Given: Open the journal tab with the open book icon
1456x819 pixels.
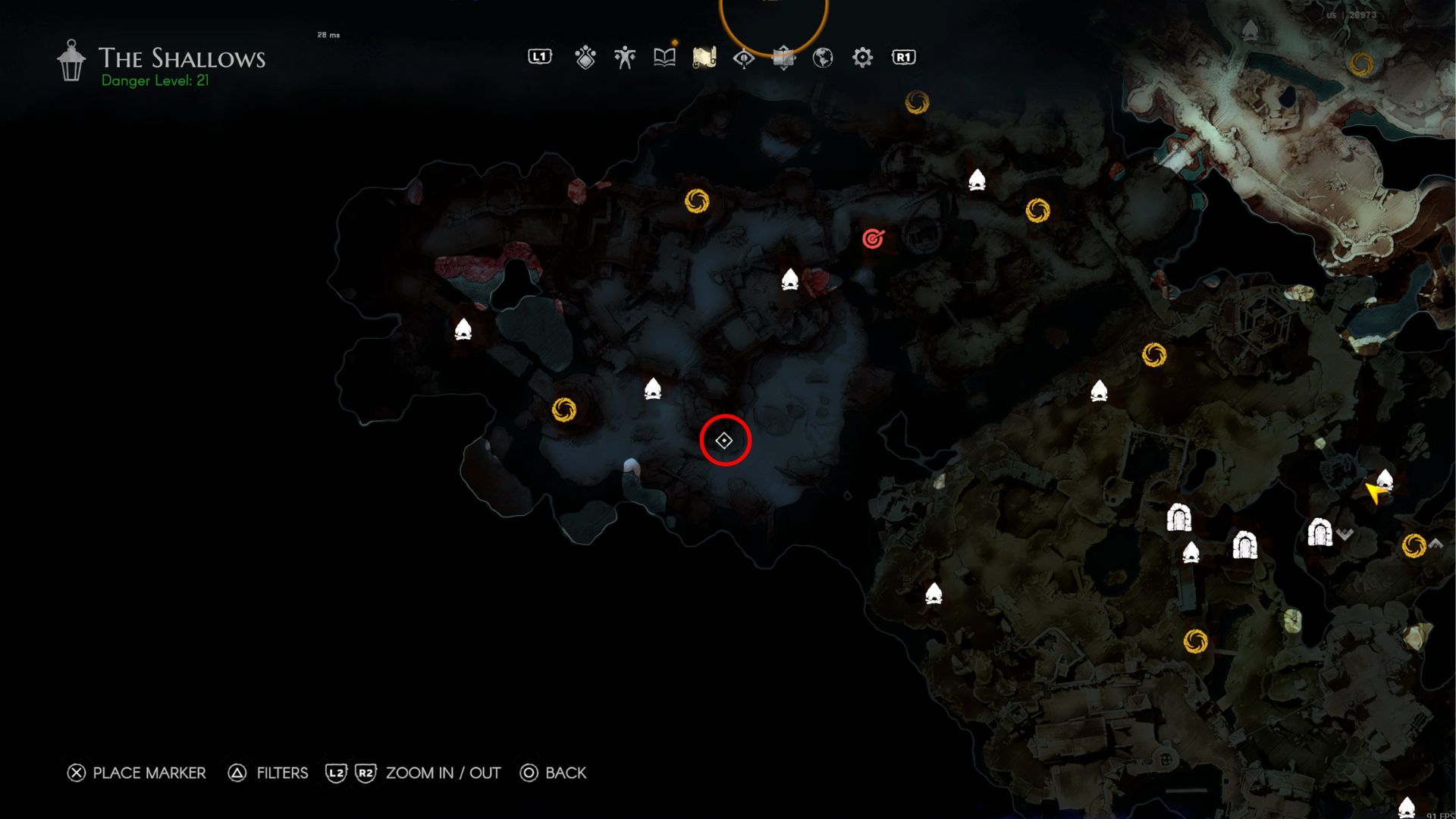Looking at the screenshot, I should (664, 58).
